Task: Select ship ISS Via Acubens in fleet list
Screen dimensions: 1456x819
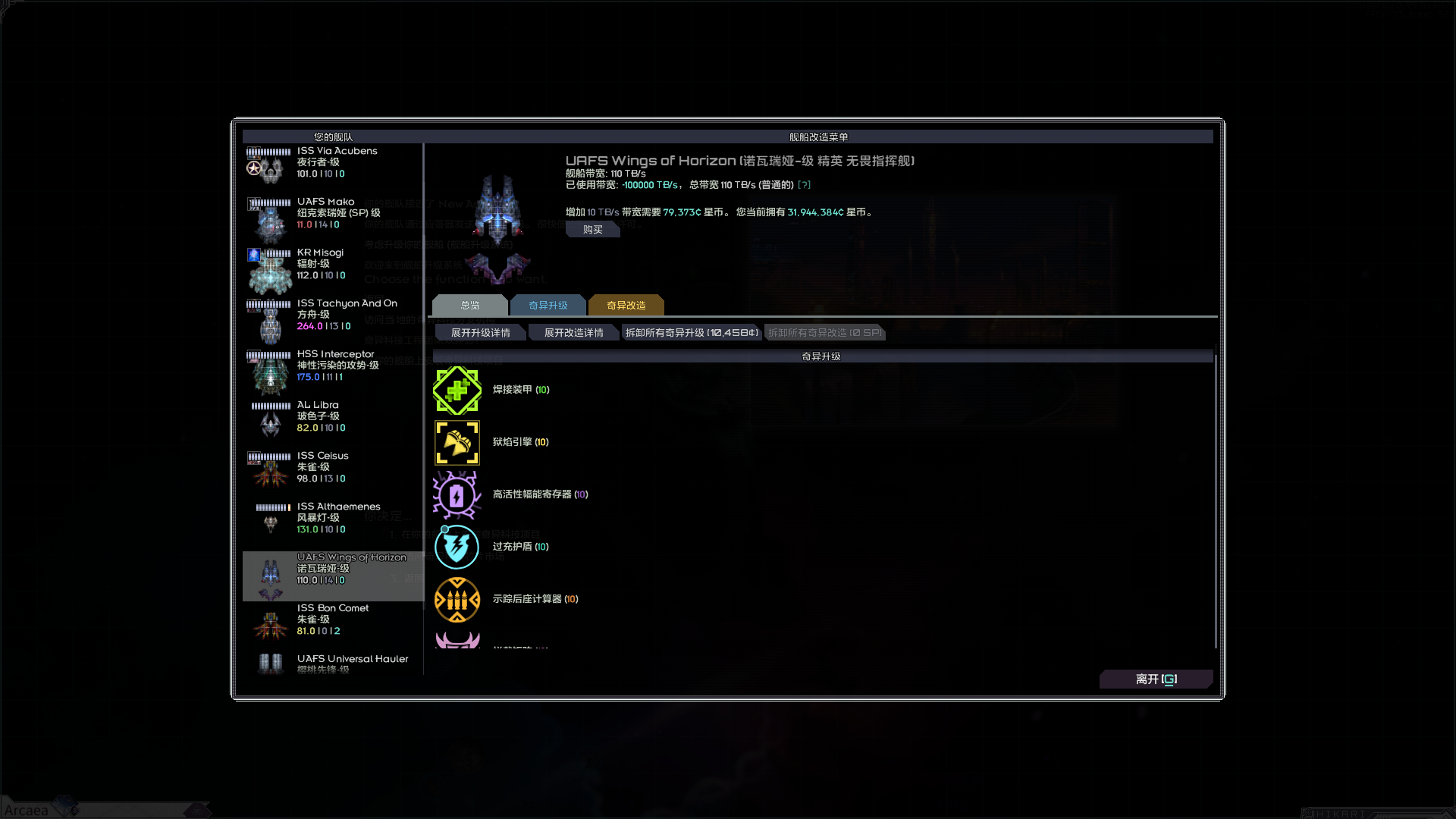Action: click(x=332, y=163)
